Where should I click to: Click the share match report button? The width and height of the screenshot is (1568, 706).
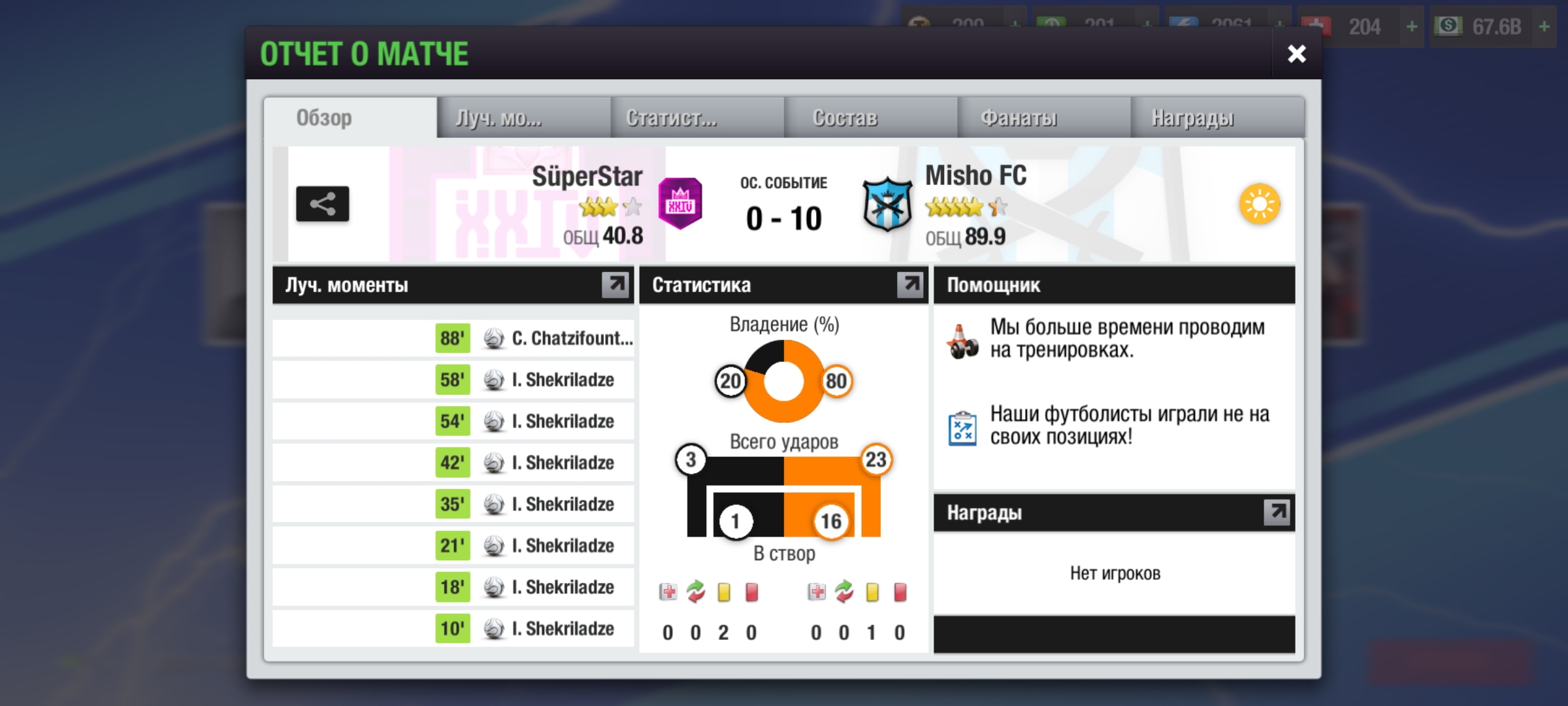[322, 204]
